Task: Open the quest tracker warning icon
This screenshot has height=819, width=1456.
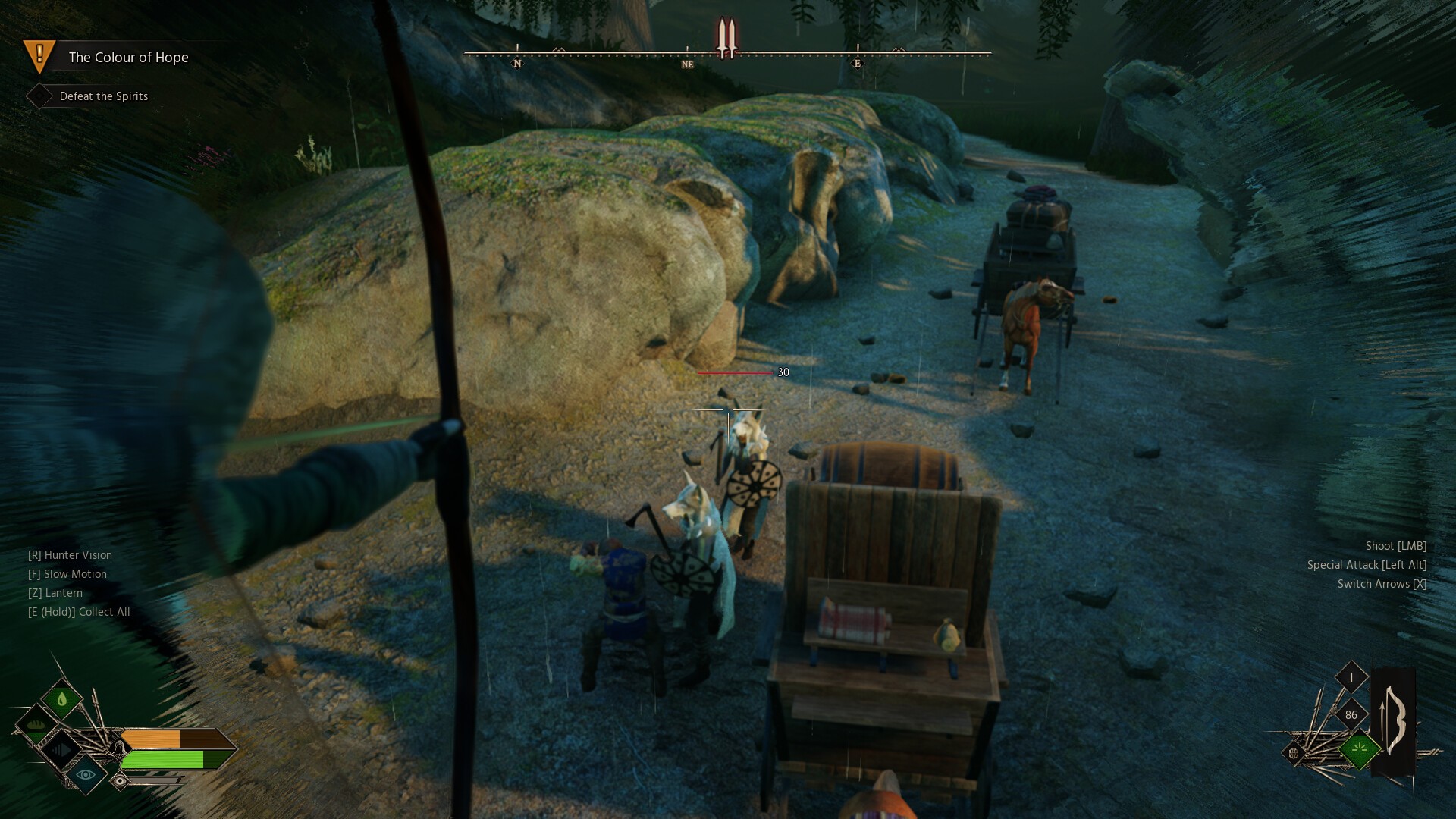Action: (x=39, y=55)
